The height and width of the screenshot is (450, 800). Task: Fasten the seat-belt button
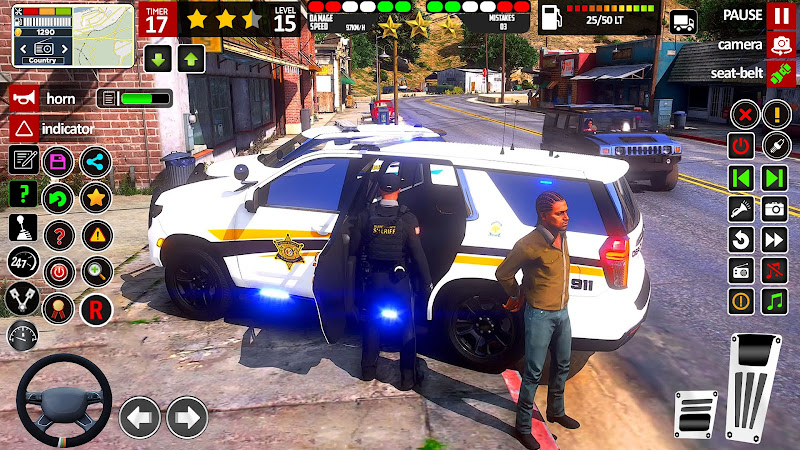pos(780,73)
